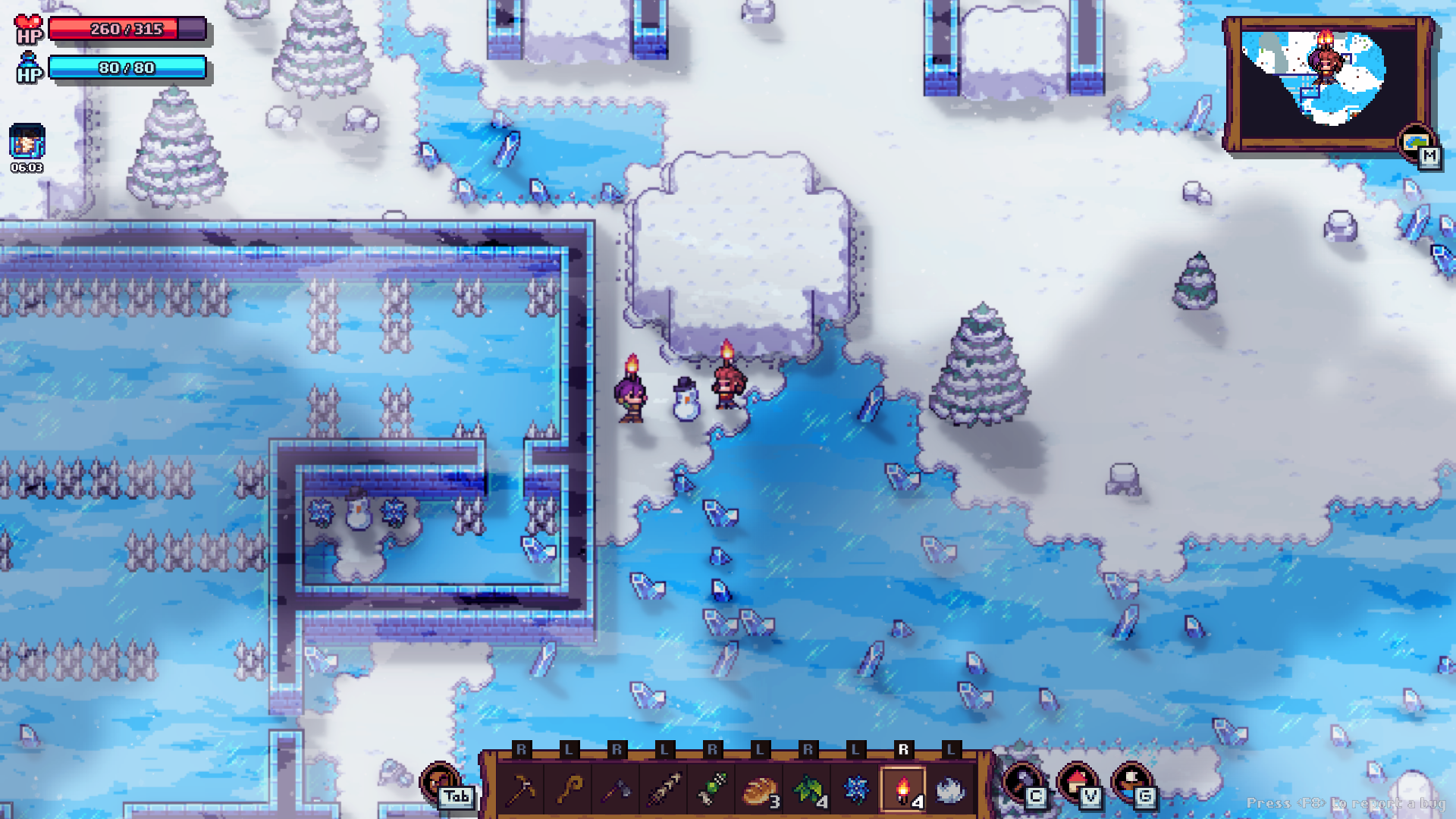Image resolution: width=1456 pixels, height=819 pixels.
Task: Select the bread stack showing quantity 3
Action: [x=761, y=791]
